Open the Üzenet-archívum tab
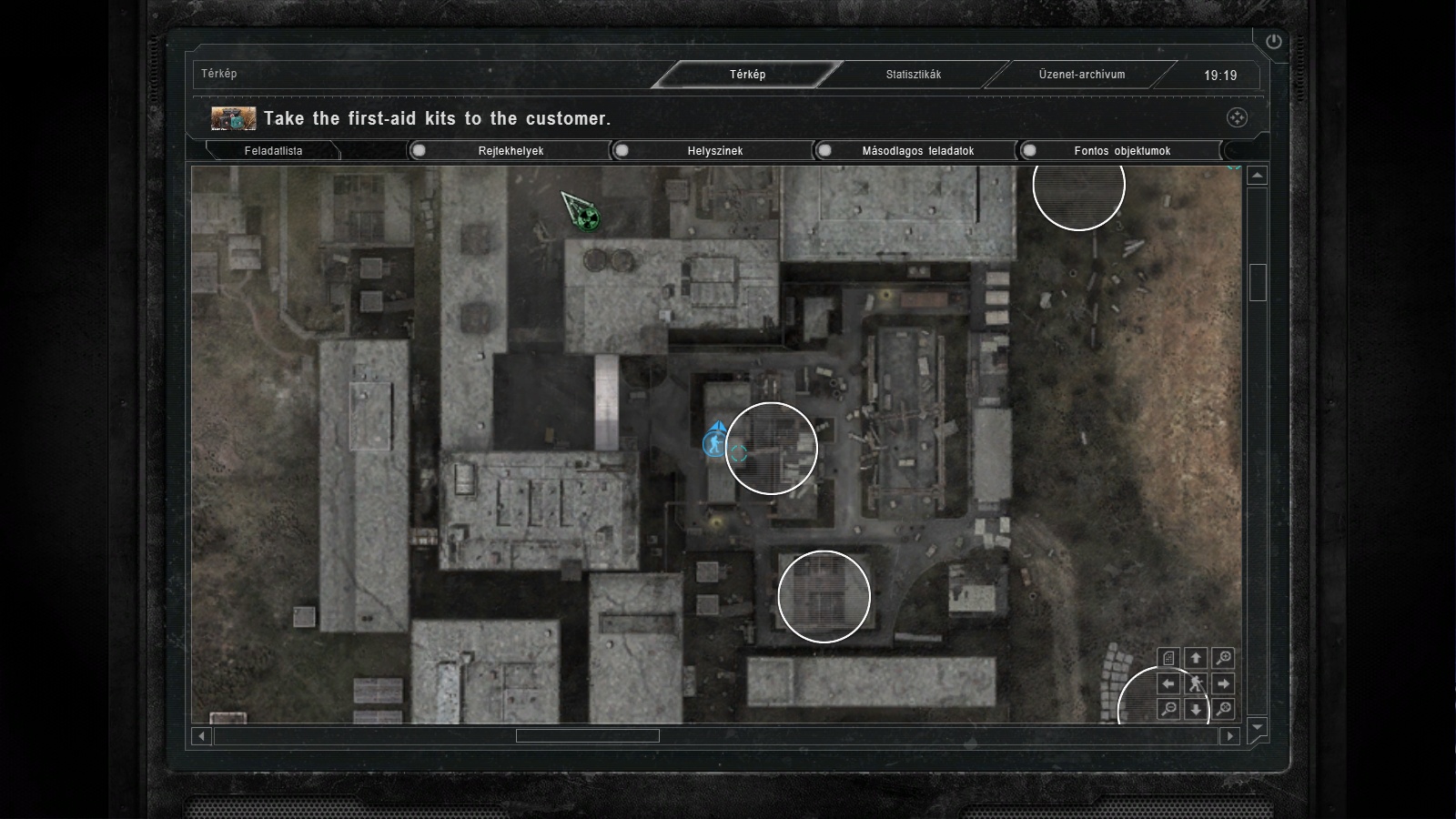Screen dimensions: 1456x819 click(x=1081, y=75)
